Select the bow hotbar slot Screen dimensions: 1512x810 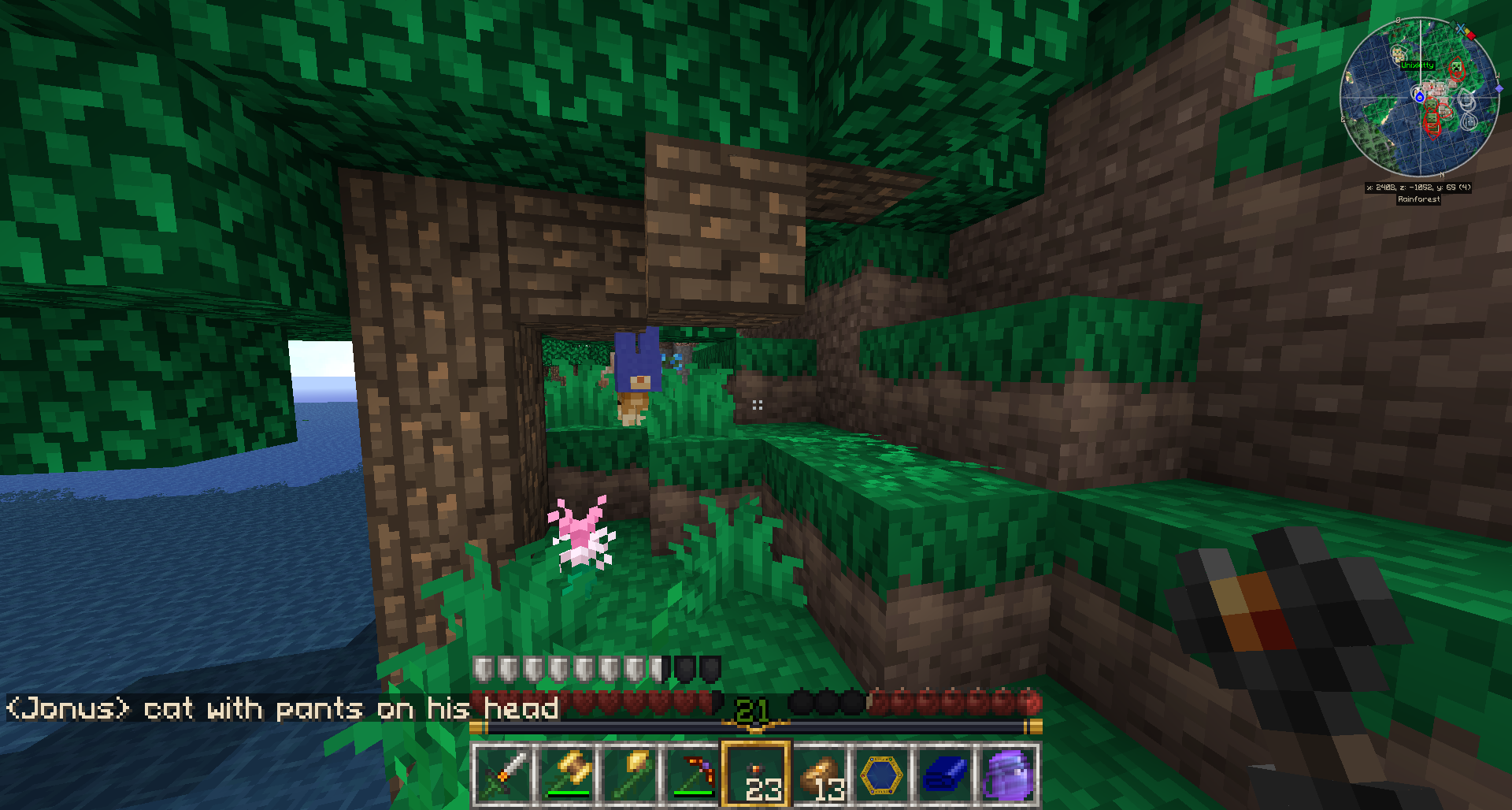point(694,775)
